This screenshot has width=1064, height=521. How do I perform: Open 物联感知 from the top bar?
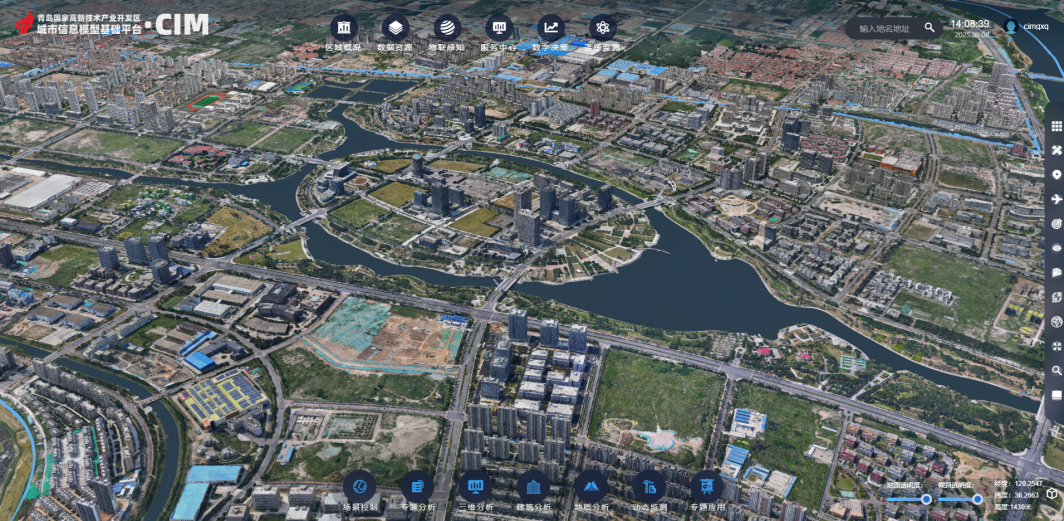[x=447, y=28]
